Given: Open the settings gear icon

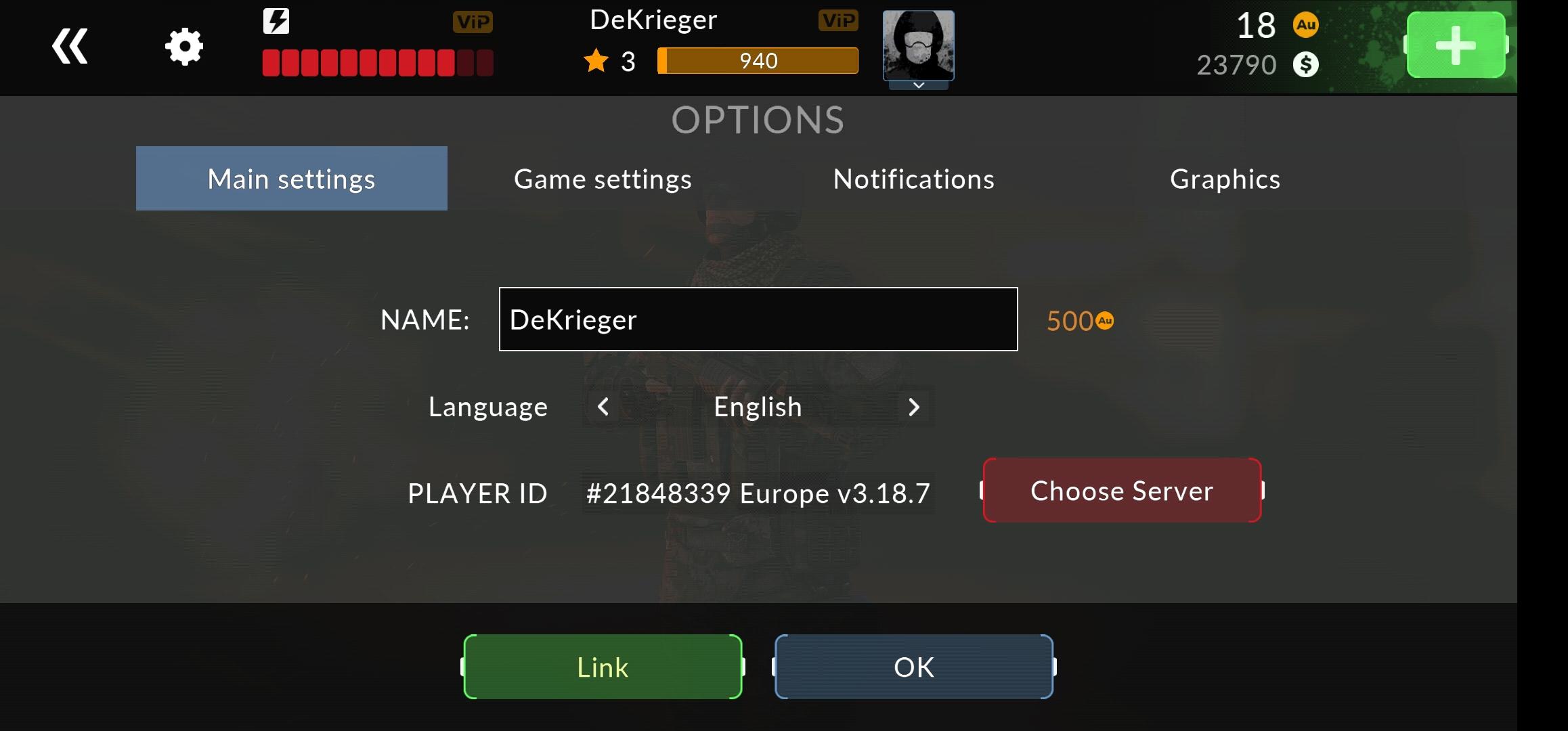Looking at the screenshot, I should tap(183, 45).
